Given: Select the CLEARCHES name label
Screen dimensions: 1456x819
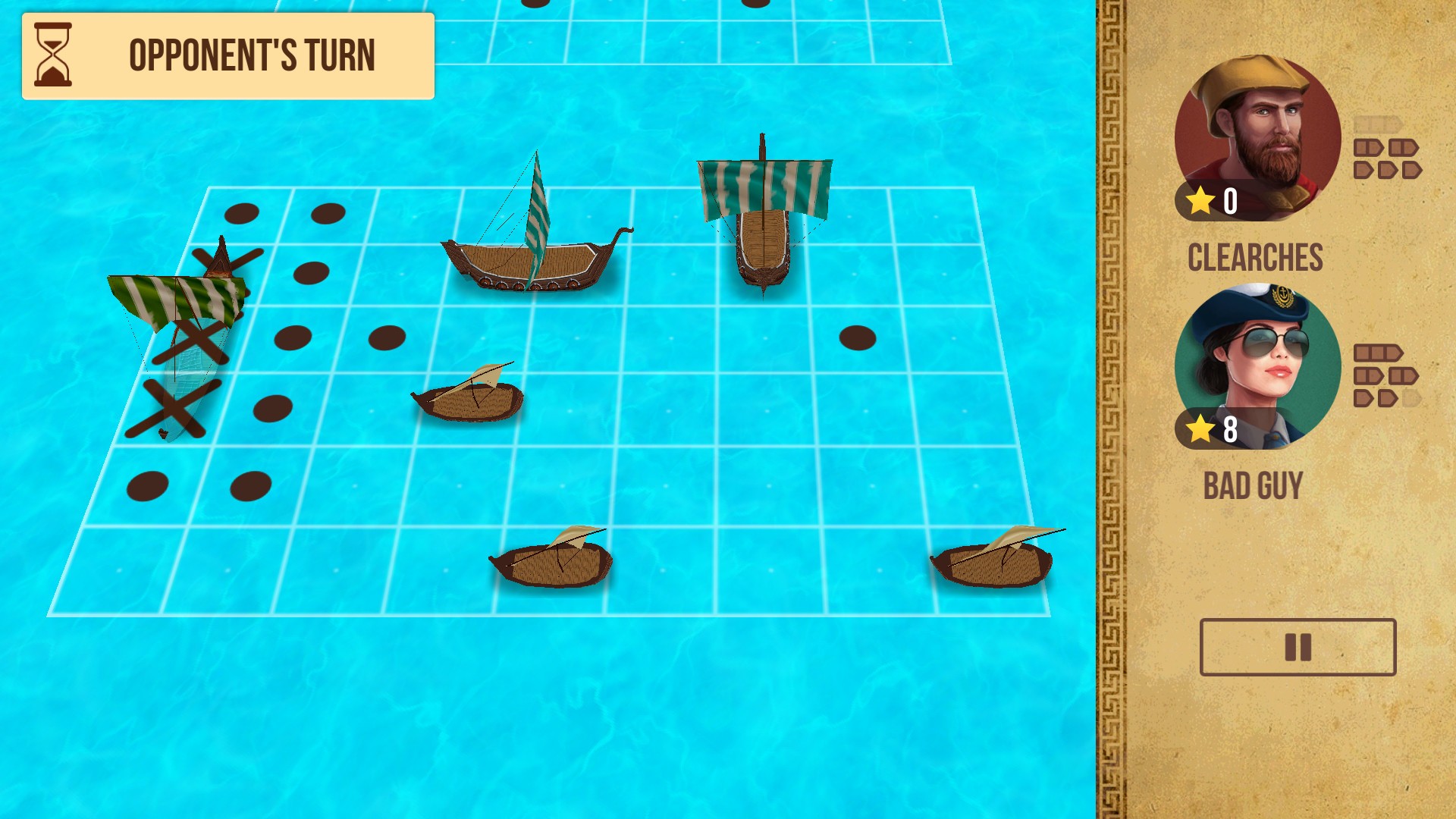Looking at the screenshot, I should [x=1256, y=258].
